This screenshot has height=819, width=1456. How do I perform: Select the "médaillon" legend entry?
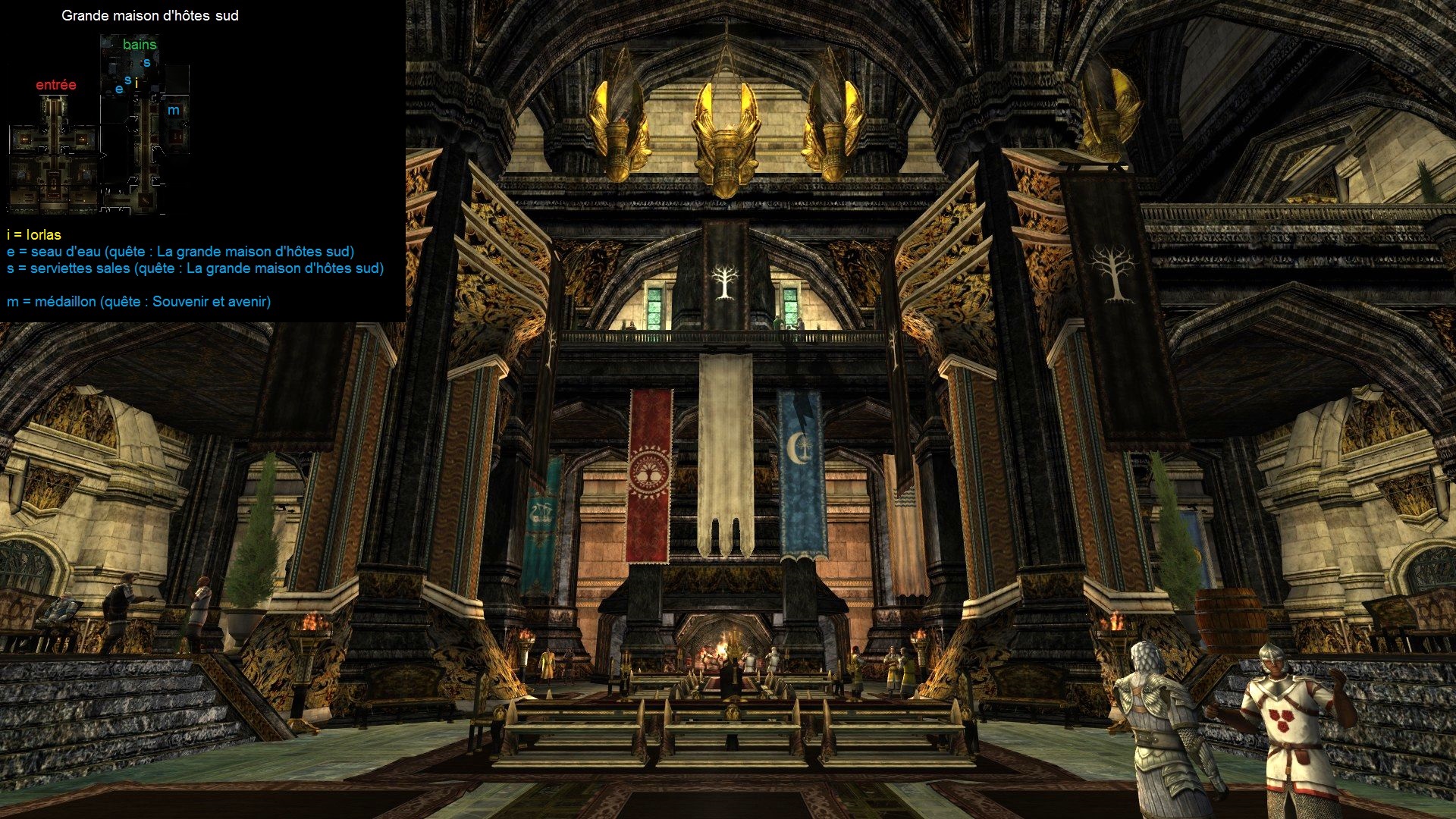tap(139, 302)
